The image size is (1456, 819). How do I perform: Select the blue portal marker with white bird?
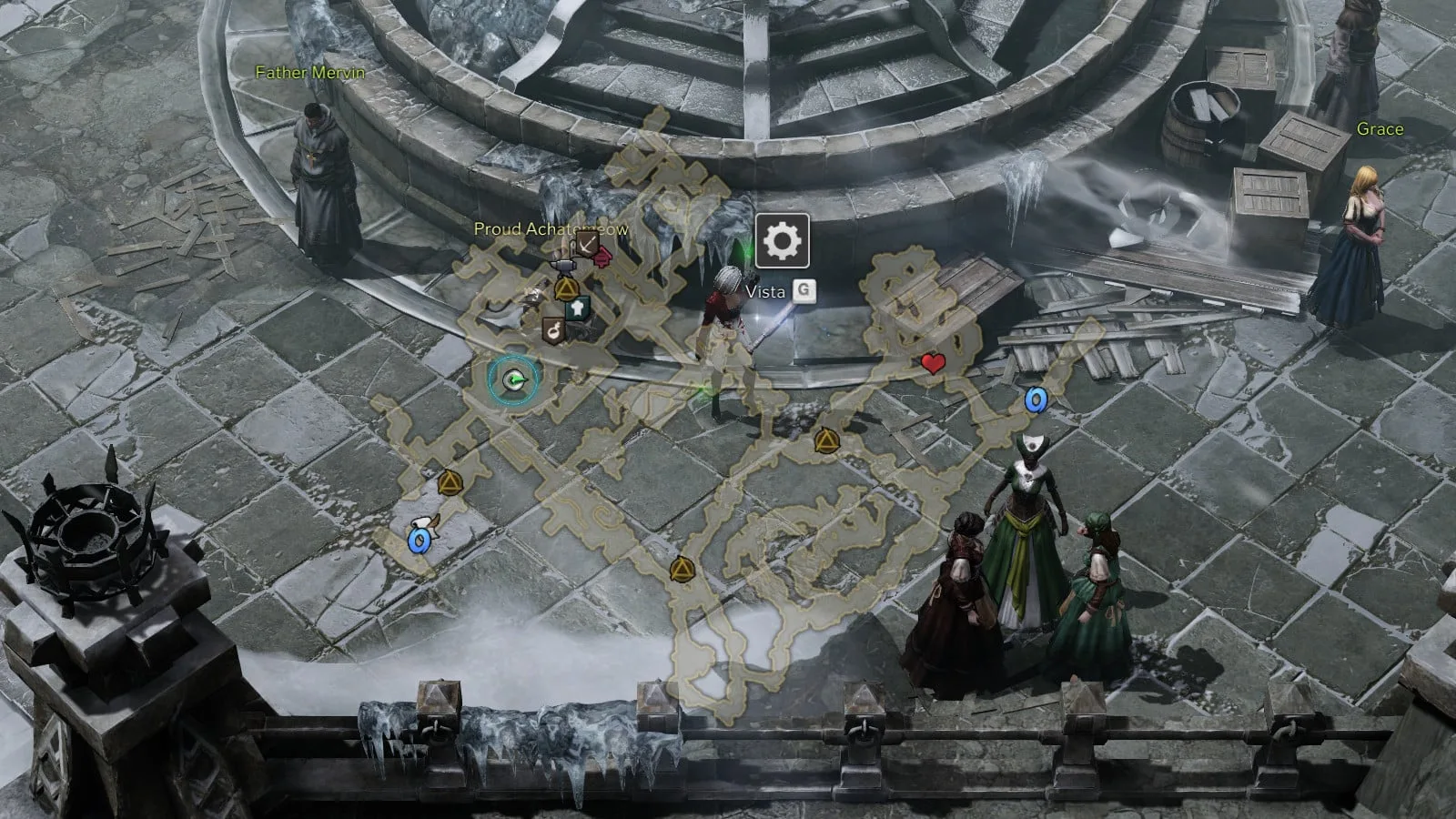[419, 541]
